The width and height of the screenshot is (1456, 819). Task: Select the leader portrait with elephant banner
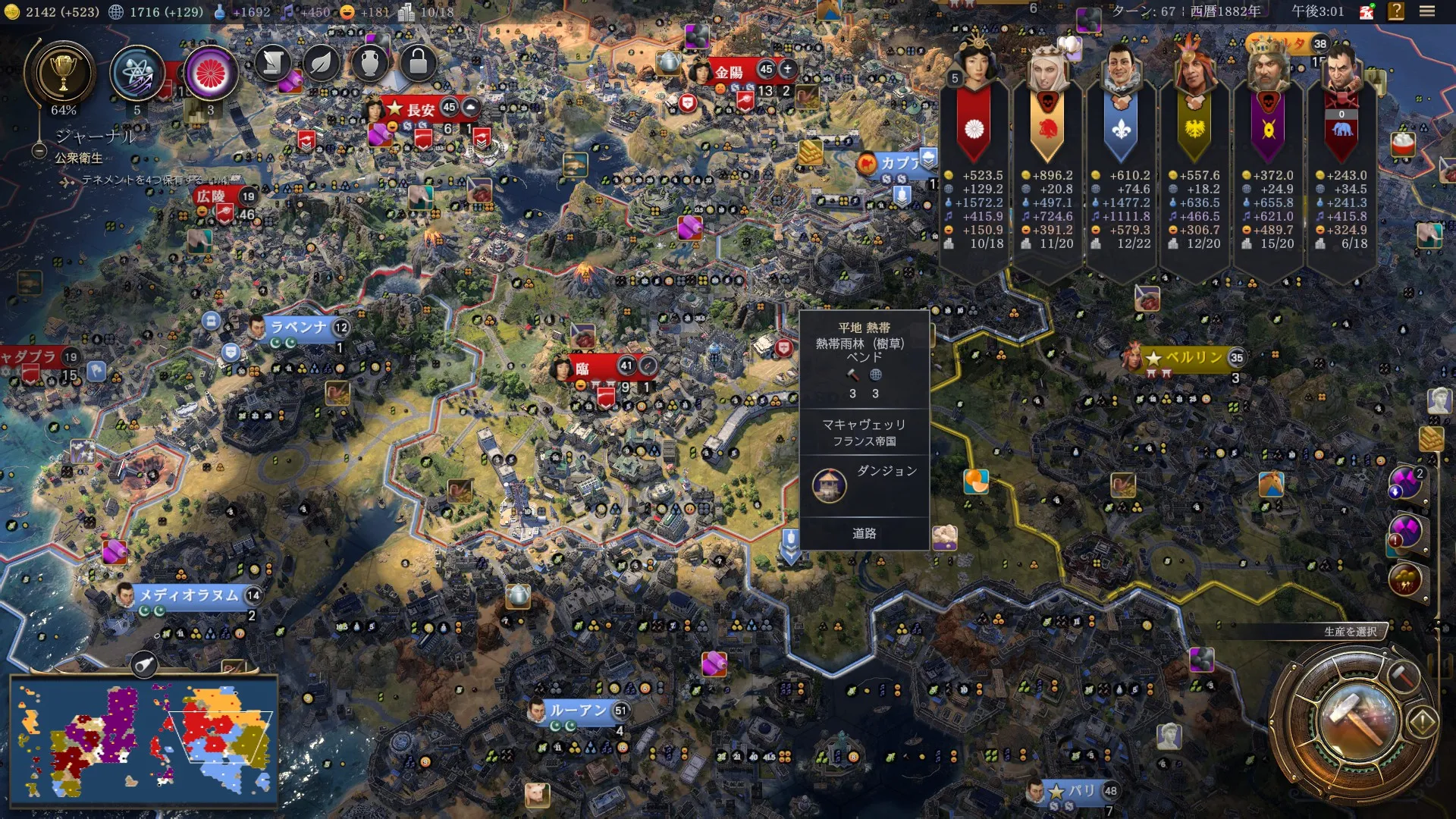point(1341,68)
